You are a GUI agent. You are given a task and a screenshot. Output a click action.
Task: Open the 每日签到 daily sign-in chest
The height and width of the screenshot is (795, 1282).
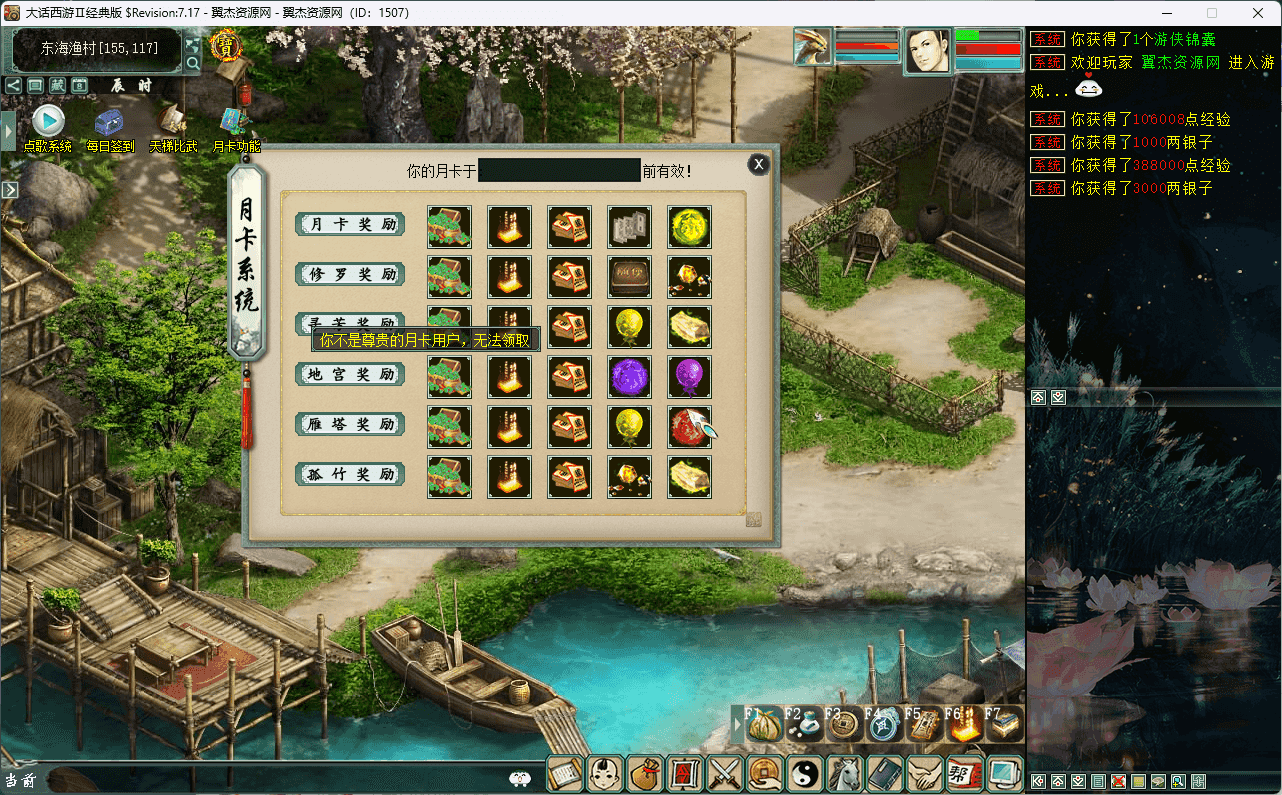[x=109, y=124]
